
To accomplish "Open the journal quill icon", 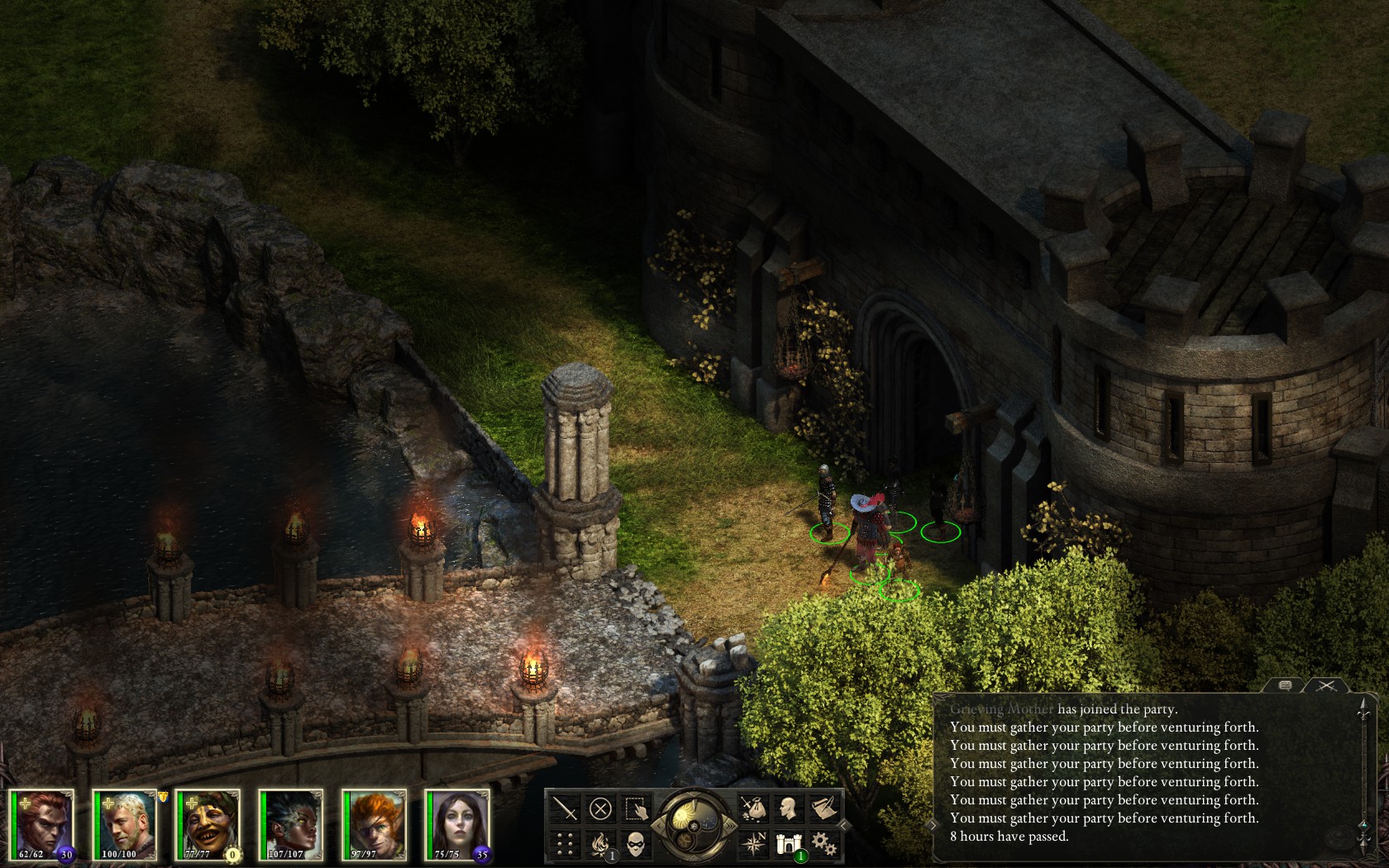I will (x=824, y=808).
